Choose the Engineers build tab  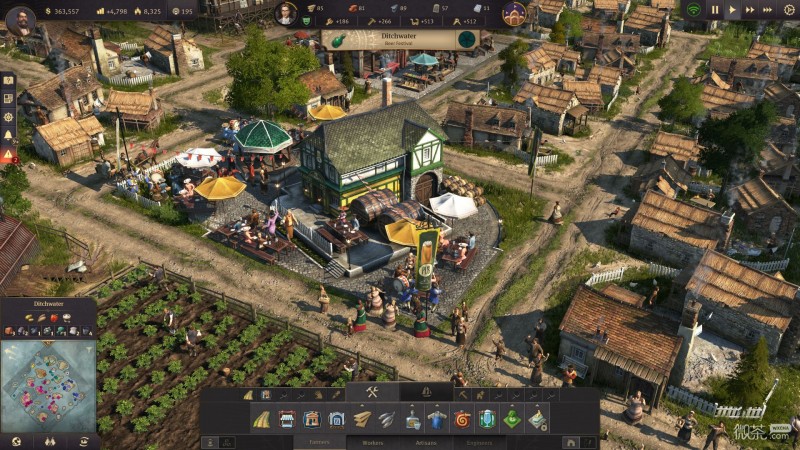click(480, 441)
